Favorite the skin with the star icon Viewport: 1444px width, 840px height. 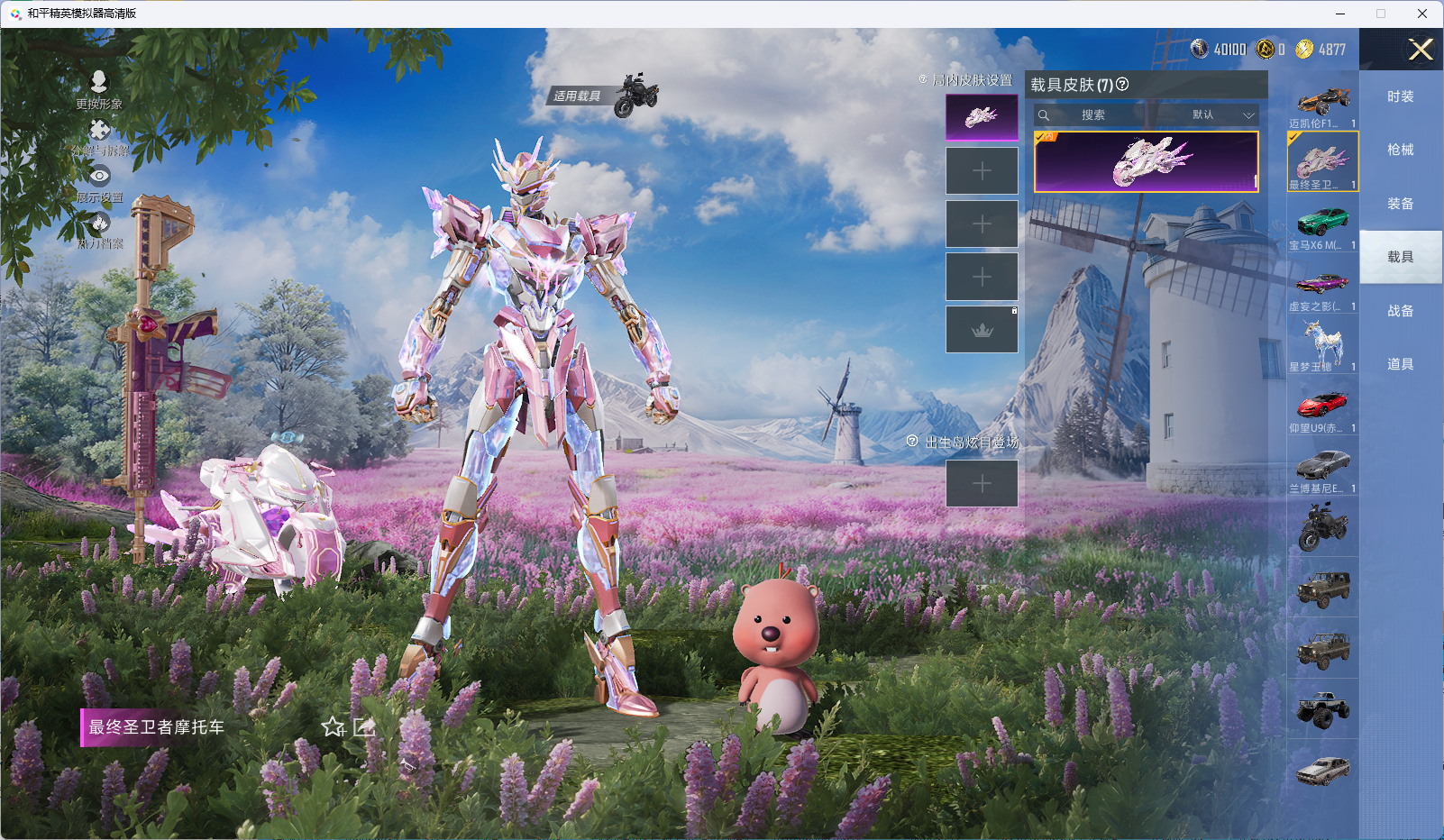click(x=334, y=726)
